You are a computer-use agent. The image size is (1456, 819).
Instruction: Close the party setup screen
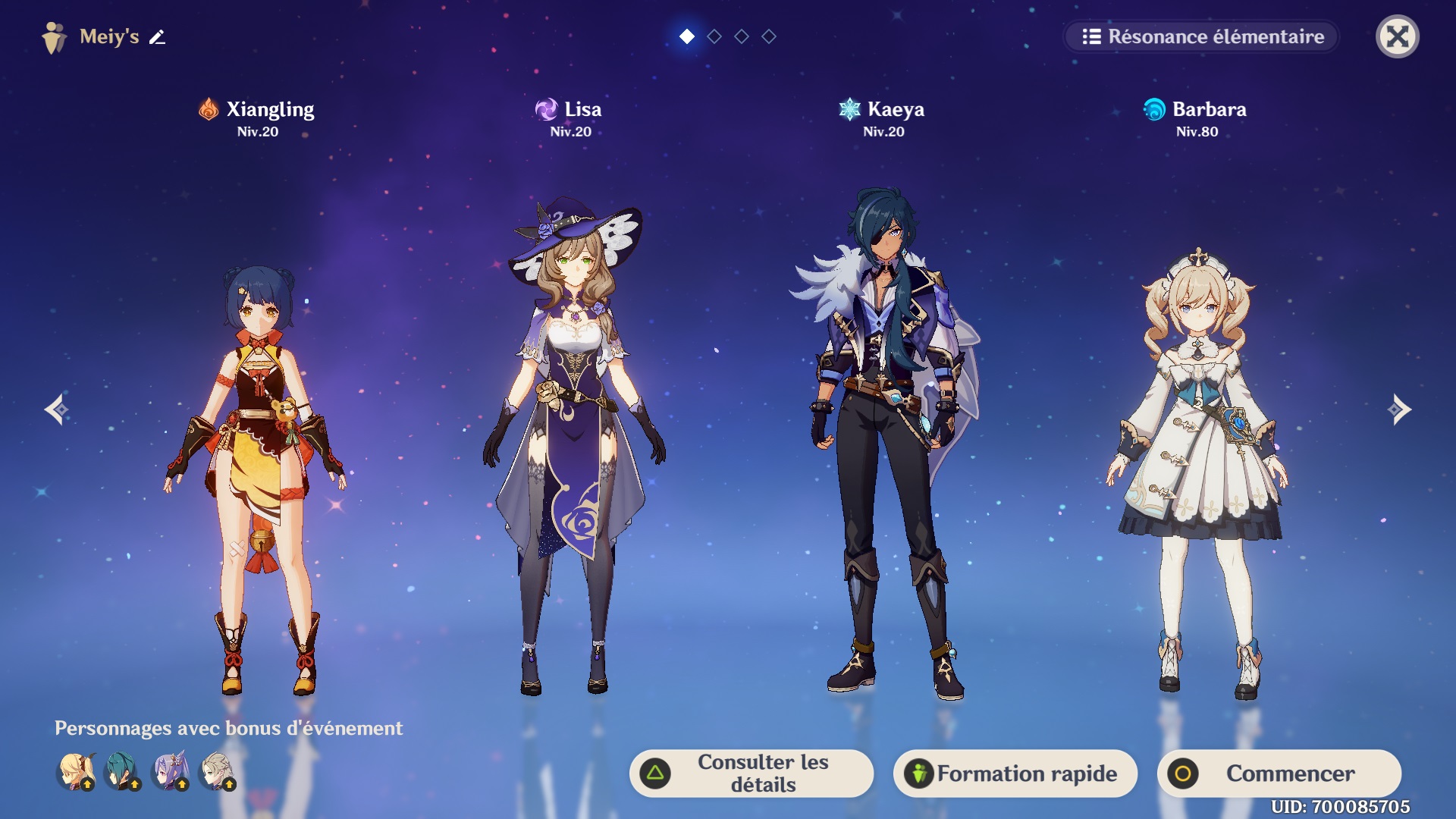(x=1397, y=36)
